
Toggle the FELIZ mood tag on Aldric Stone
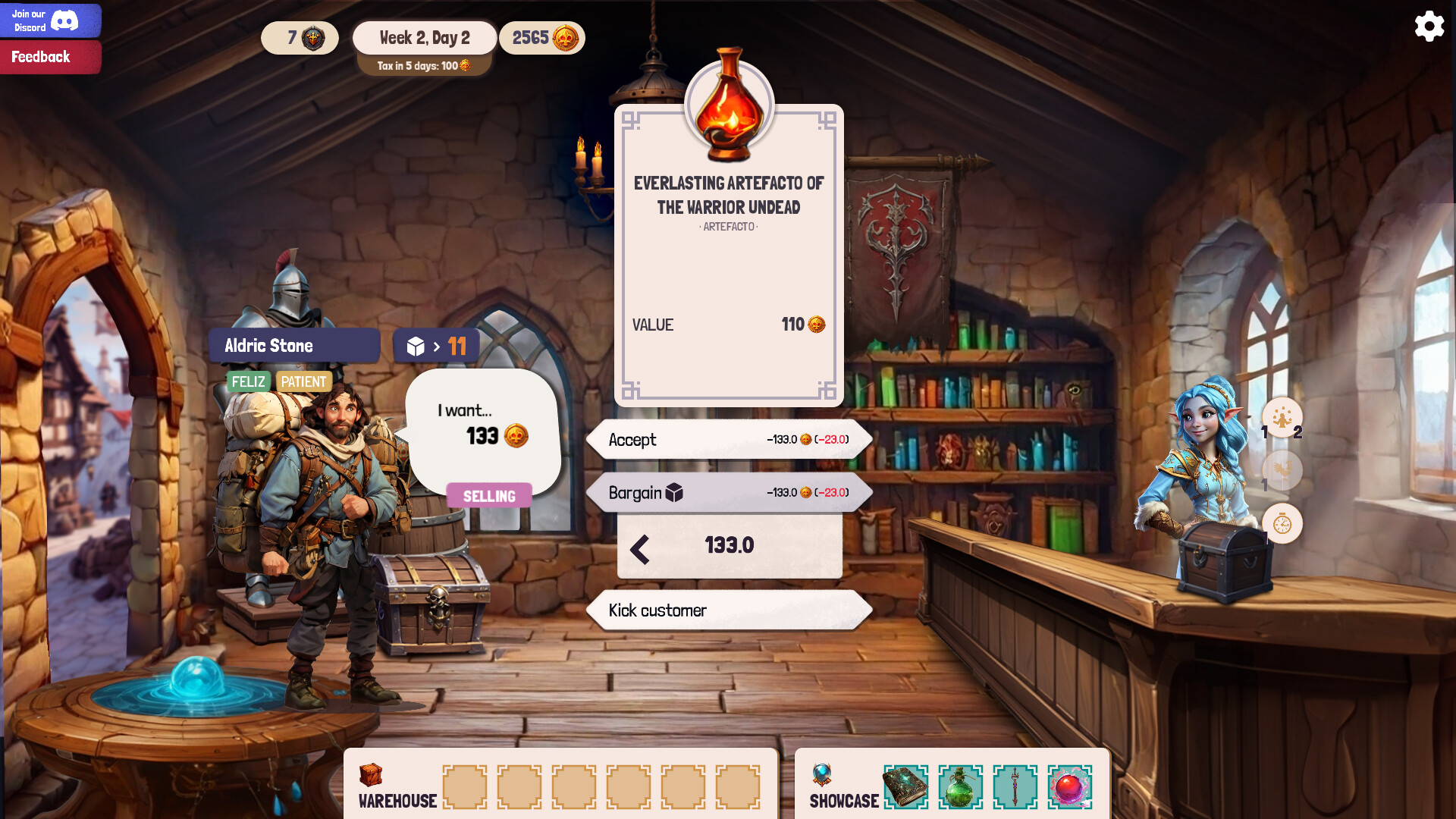[248, 381]
